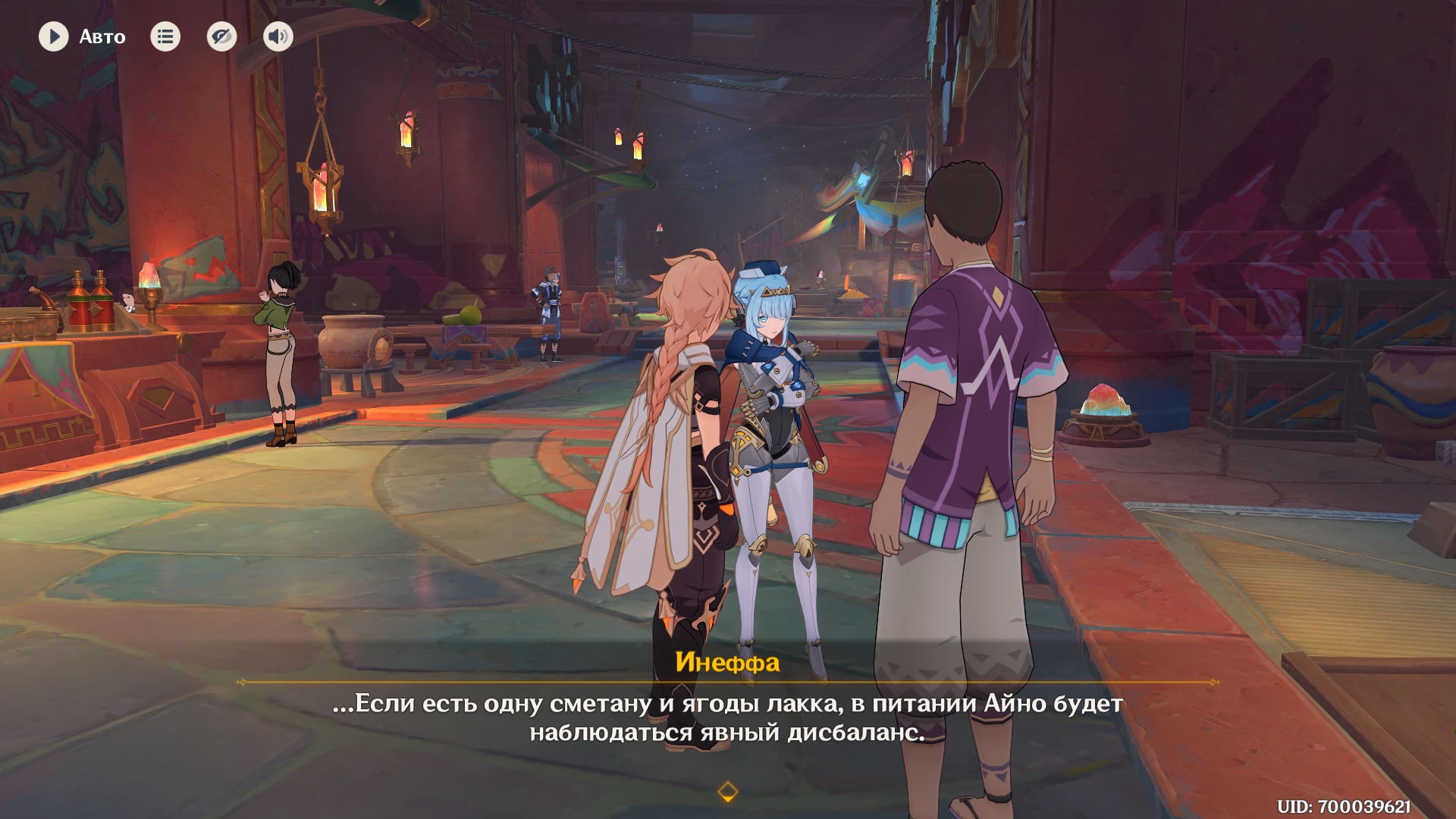1456x819 pixels.
Task: Toggle dialogue voice-over with the speaker icon
Action: point(278,36)
